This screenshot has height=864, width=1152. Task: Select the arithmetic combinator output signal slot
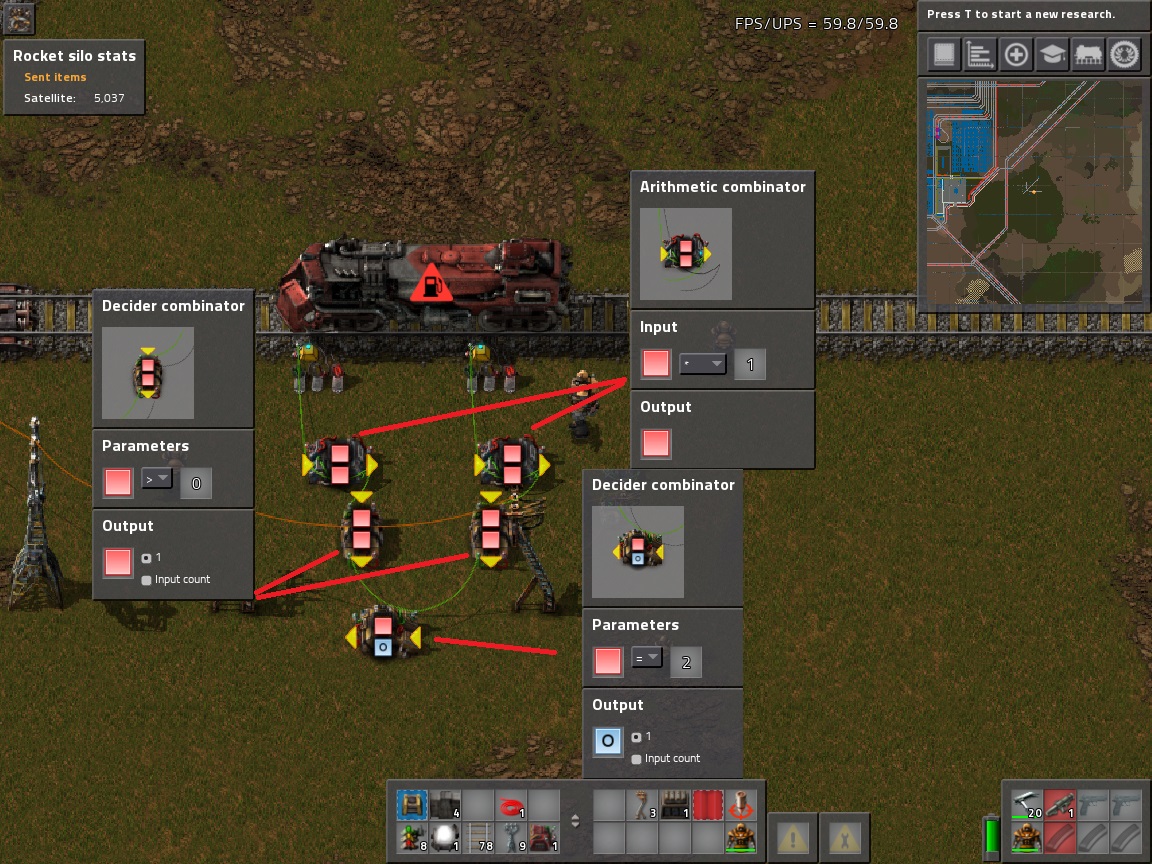pos(656,443)
